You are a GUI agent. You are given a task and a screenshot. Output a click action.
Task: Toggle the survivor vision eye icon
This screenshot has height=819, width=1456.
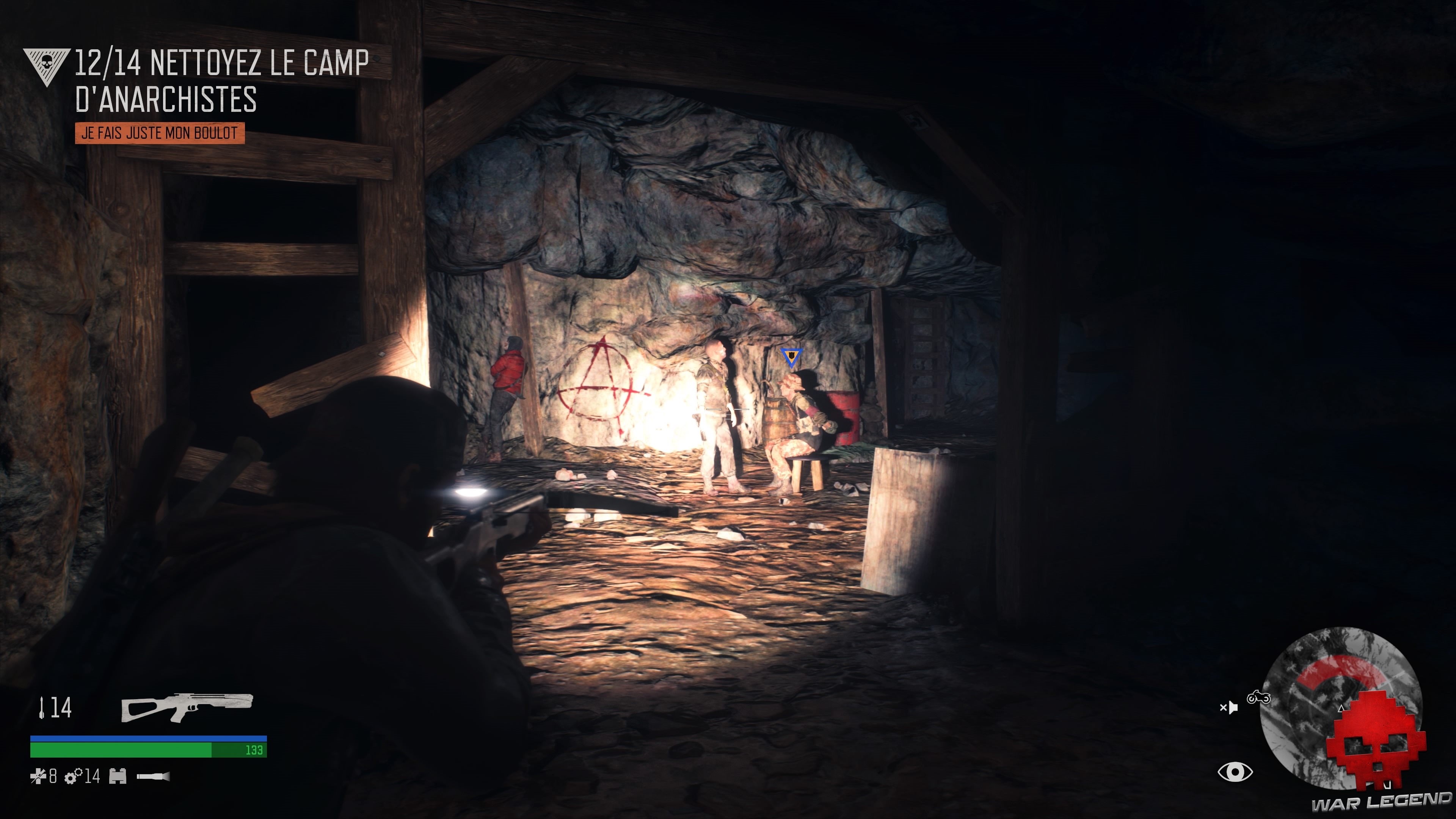[x=1235, y=773]
